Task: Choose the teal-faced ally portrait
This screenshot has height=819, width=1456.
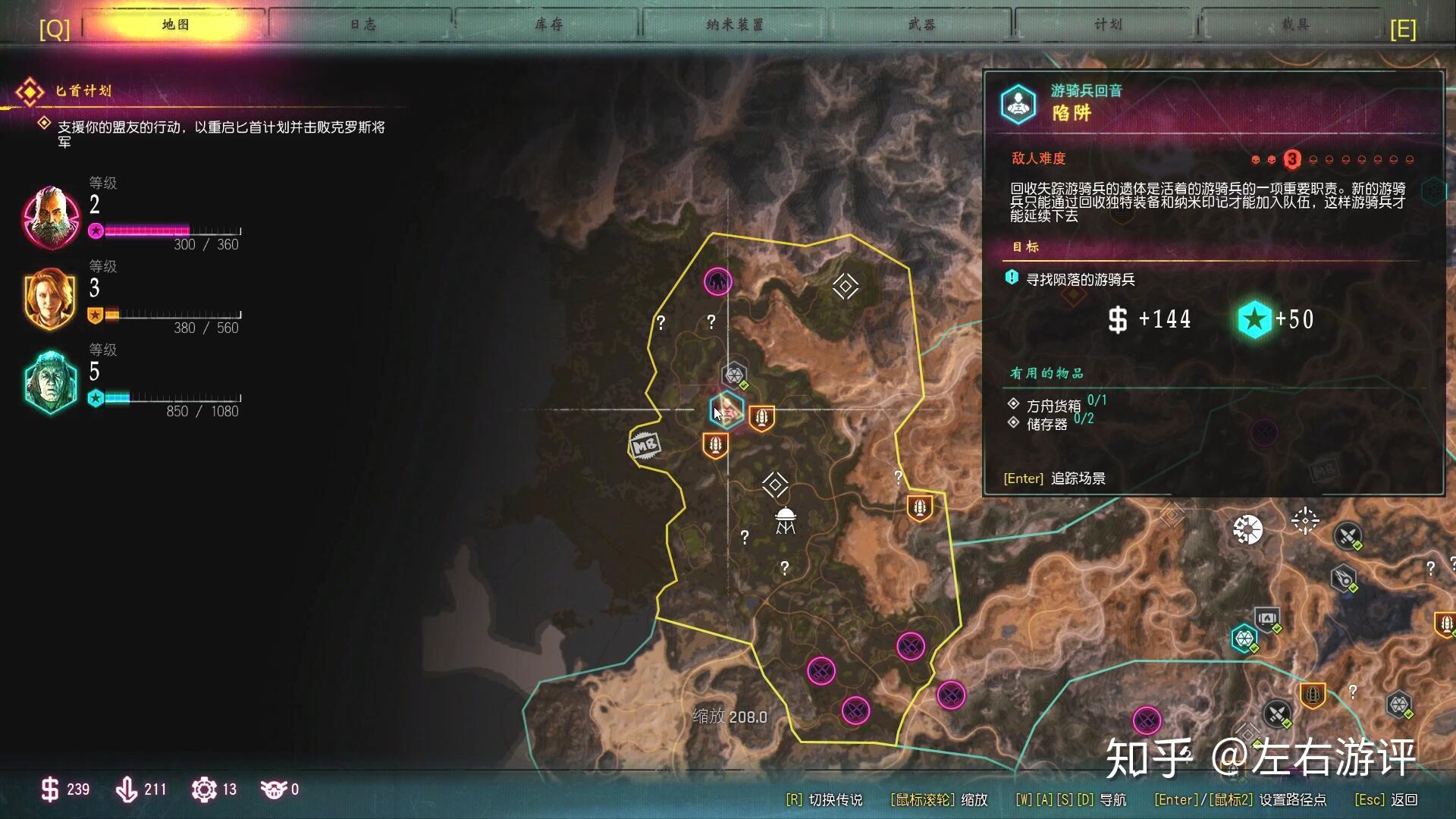Action: tap(51, 382)
